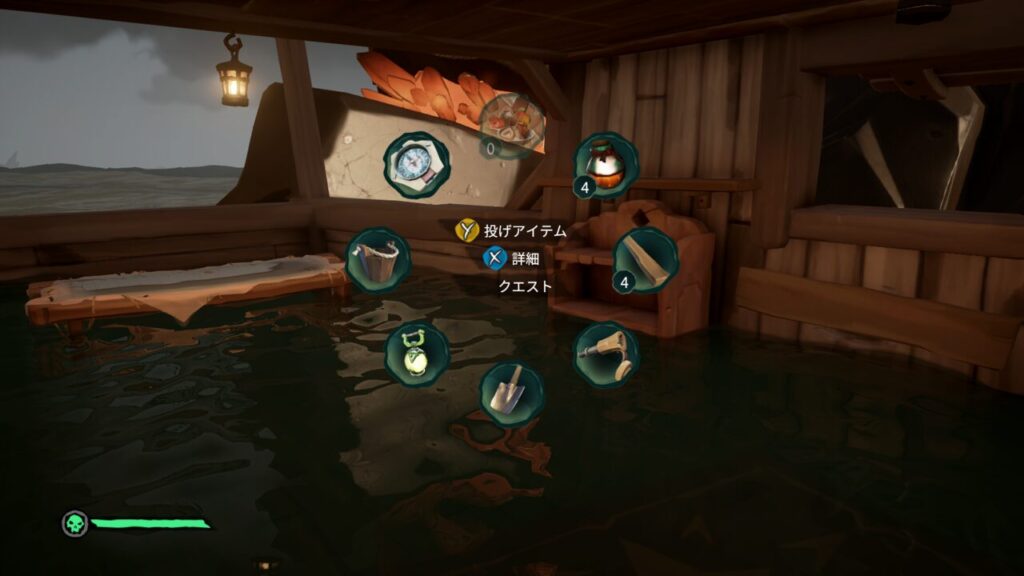The height and width of the screenshot is (576, 1024).
Task: Select the lantern item icon
Action: (x=416, y=354)
